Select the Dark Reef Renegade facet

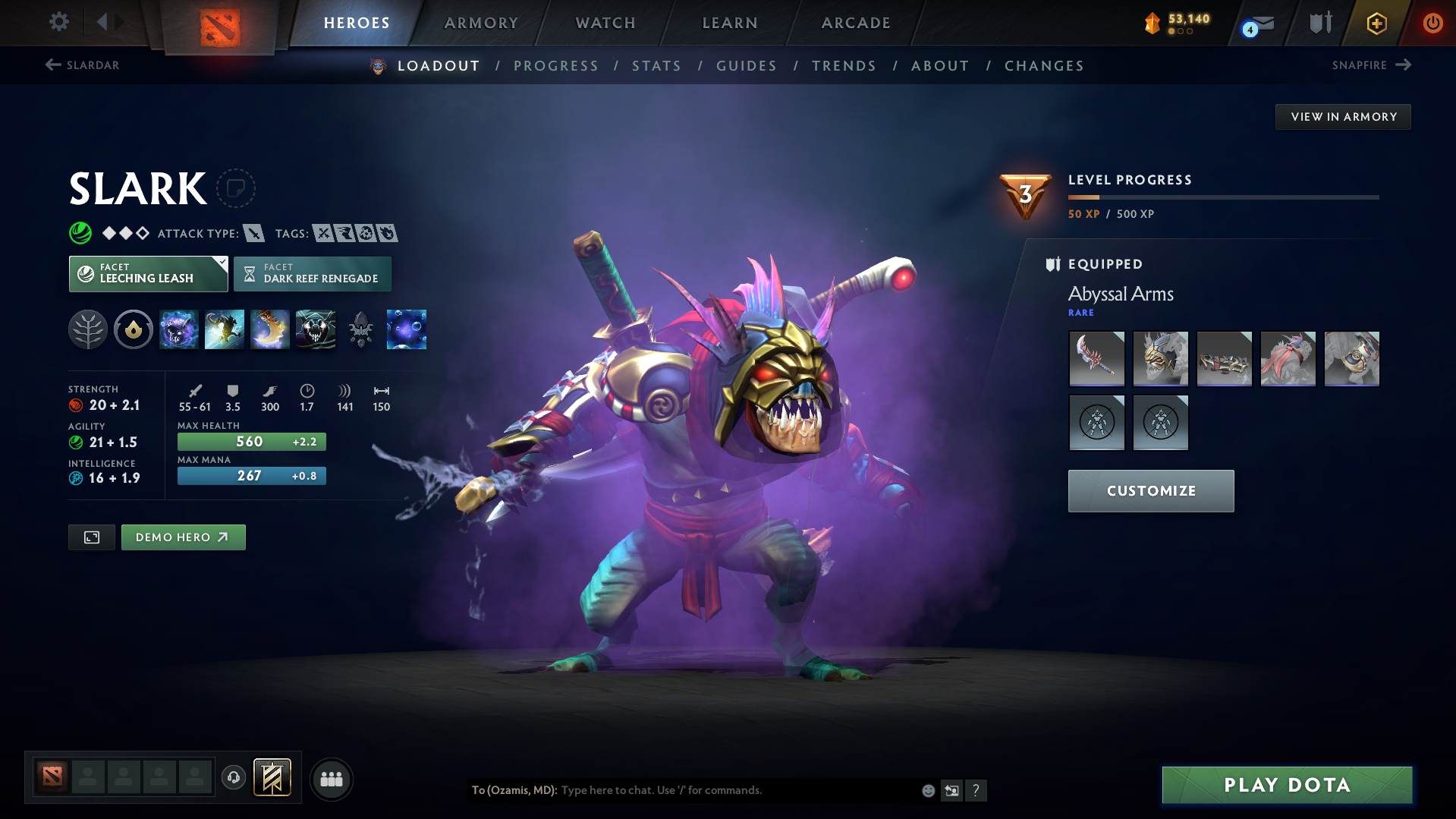pos(312,273)
